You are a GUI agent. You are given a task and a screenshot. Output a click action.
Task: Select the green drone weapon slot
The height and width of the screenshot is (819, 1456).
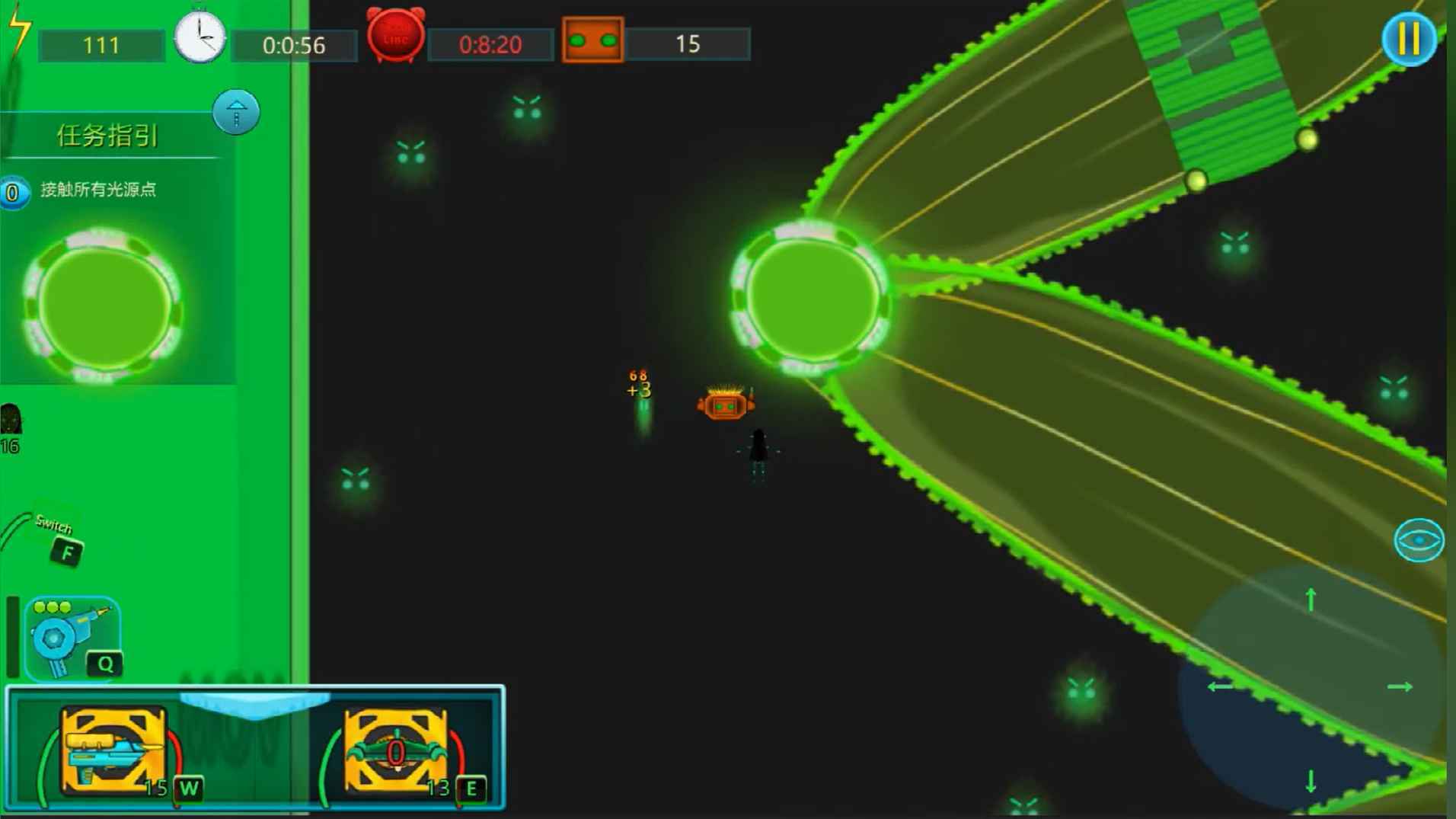[x=396, y=750]
